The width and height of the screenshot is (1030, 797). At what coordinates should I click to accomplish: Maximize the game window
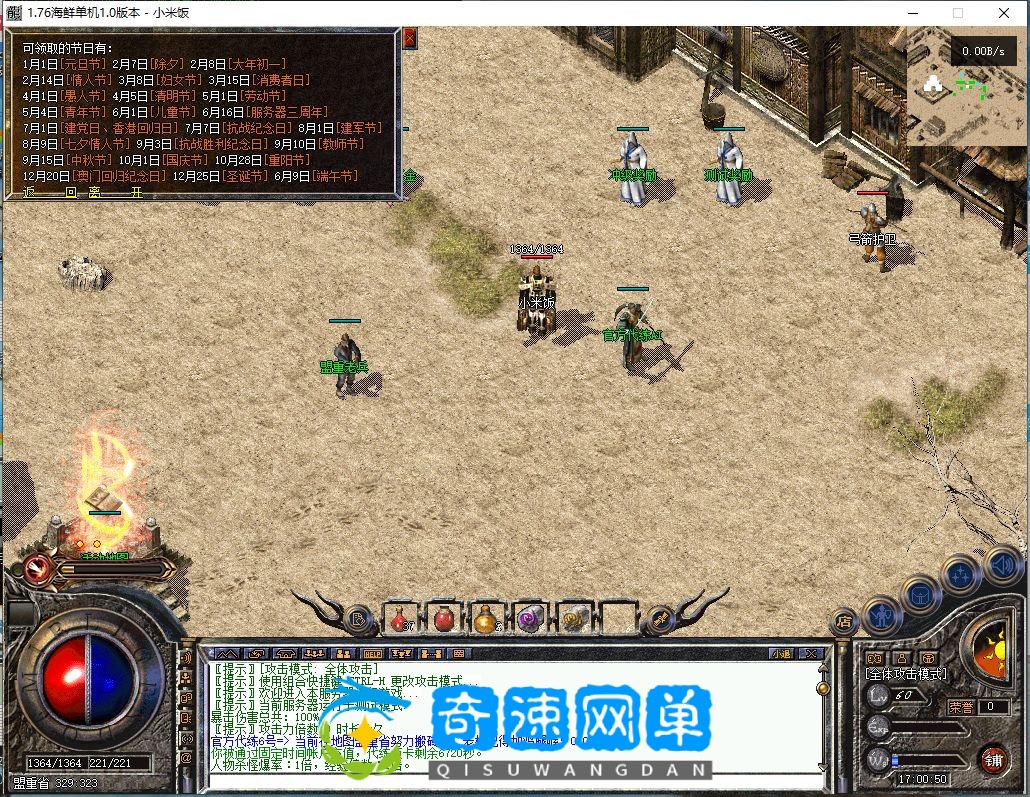tap(958, 13)
